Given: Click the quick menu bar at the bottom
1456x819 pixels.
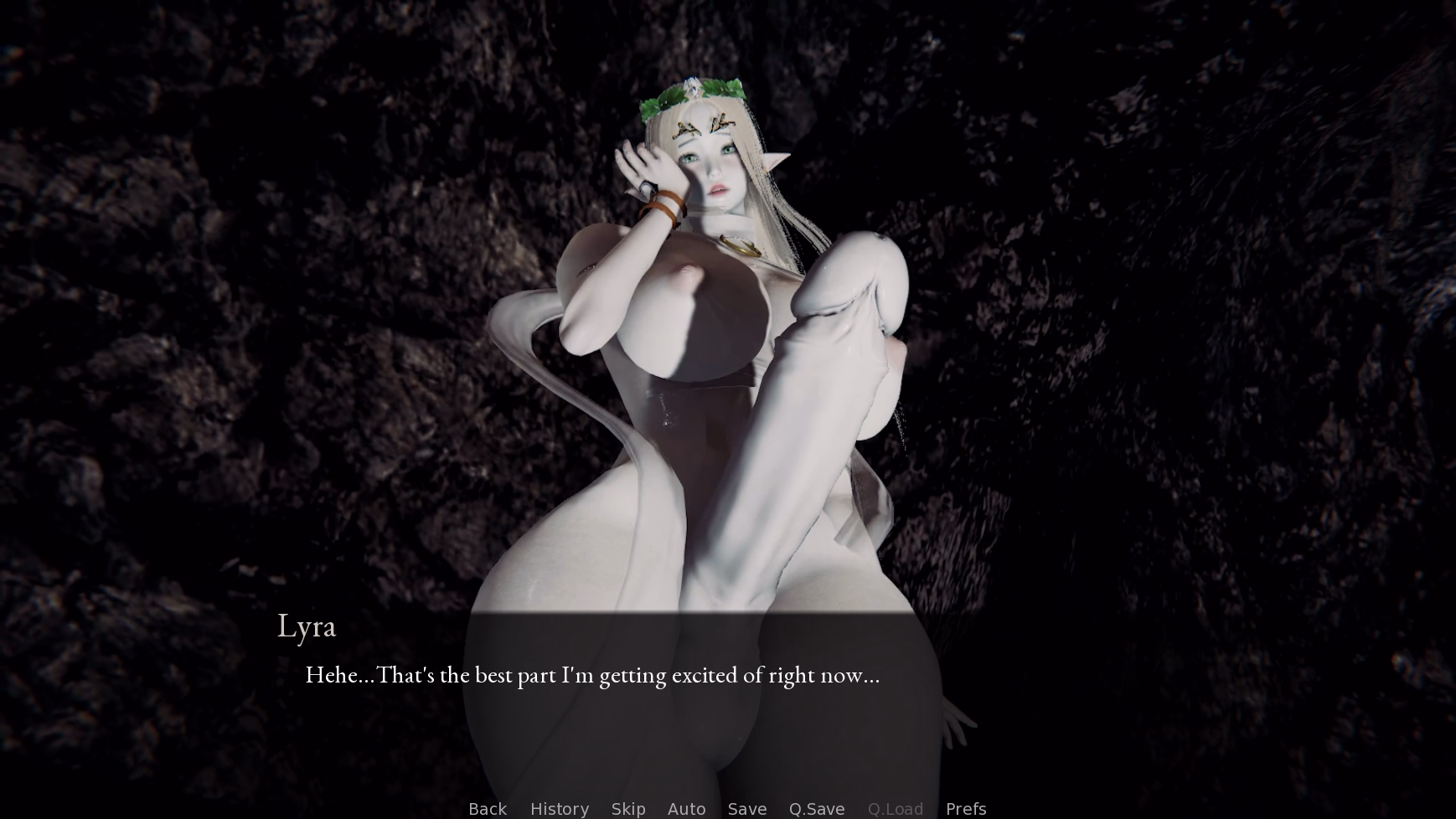Looking at the screenshot, I should (727, 808).
